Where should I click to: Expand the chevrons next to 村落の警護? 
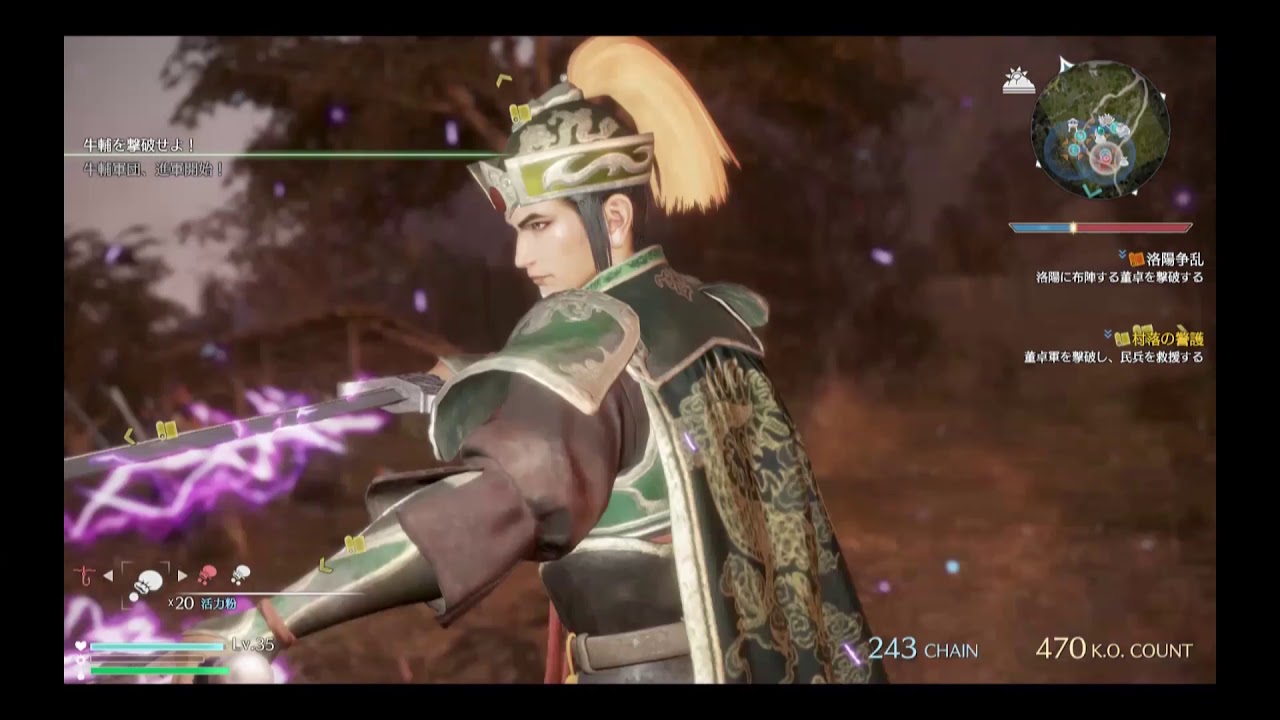click(x=1107, y=334)
